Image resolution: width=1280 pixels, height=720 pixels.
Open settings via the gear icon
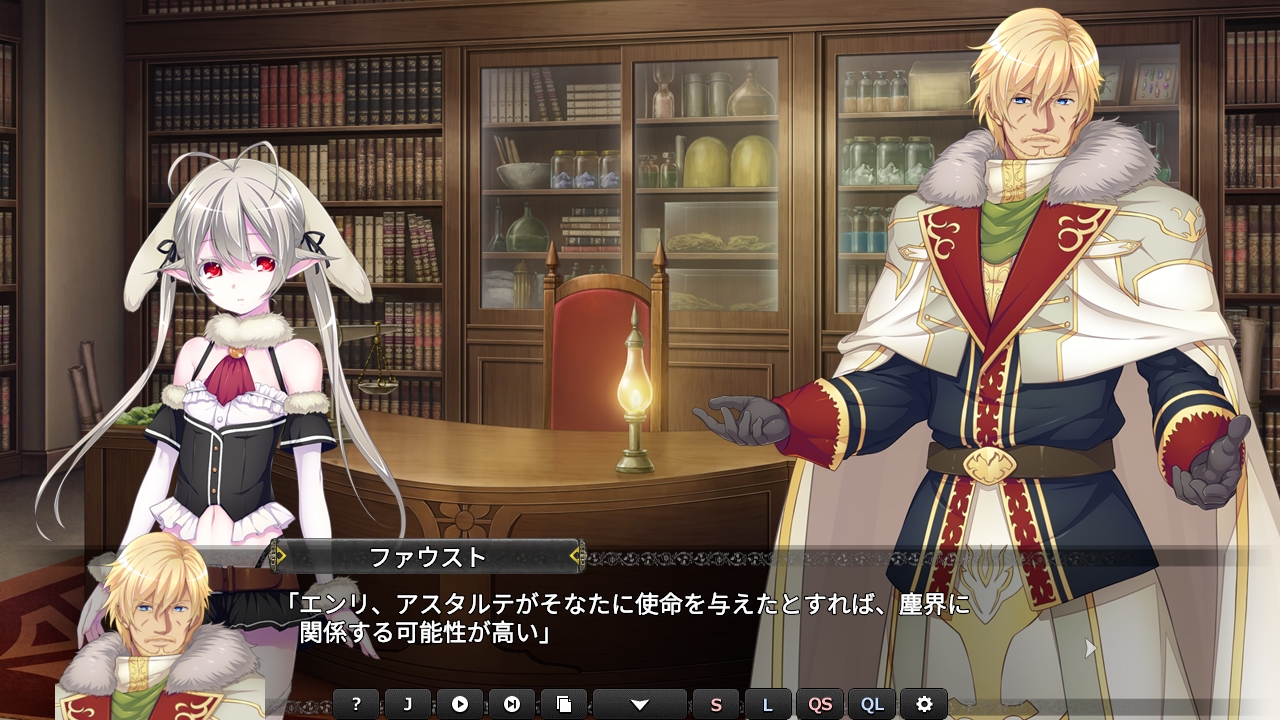pyautogui.click(x=924, y=704)
